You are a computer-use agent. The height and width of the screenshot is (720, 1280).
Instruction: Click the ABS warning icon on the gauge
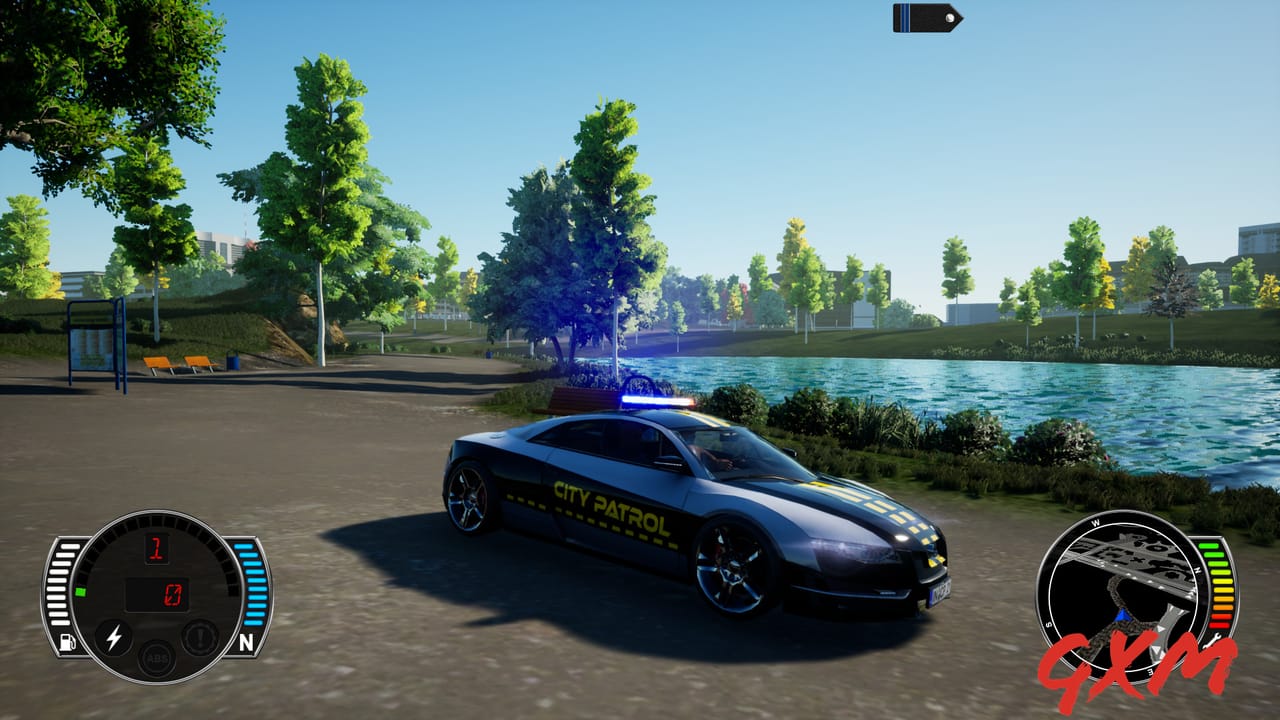(x=159, y=660)
